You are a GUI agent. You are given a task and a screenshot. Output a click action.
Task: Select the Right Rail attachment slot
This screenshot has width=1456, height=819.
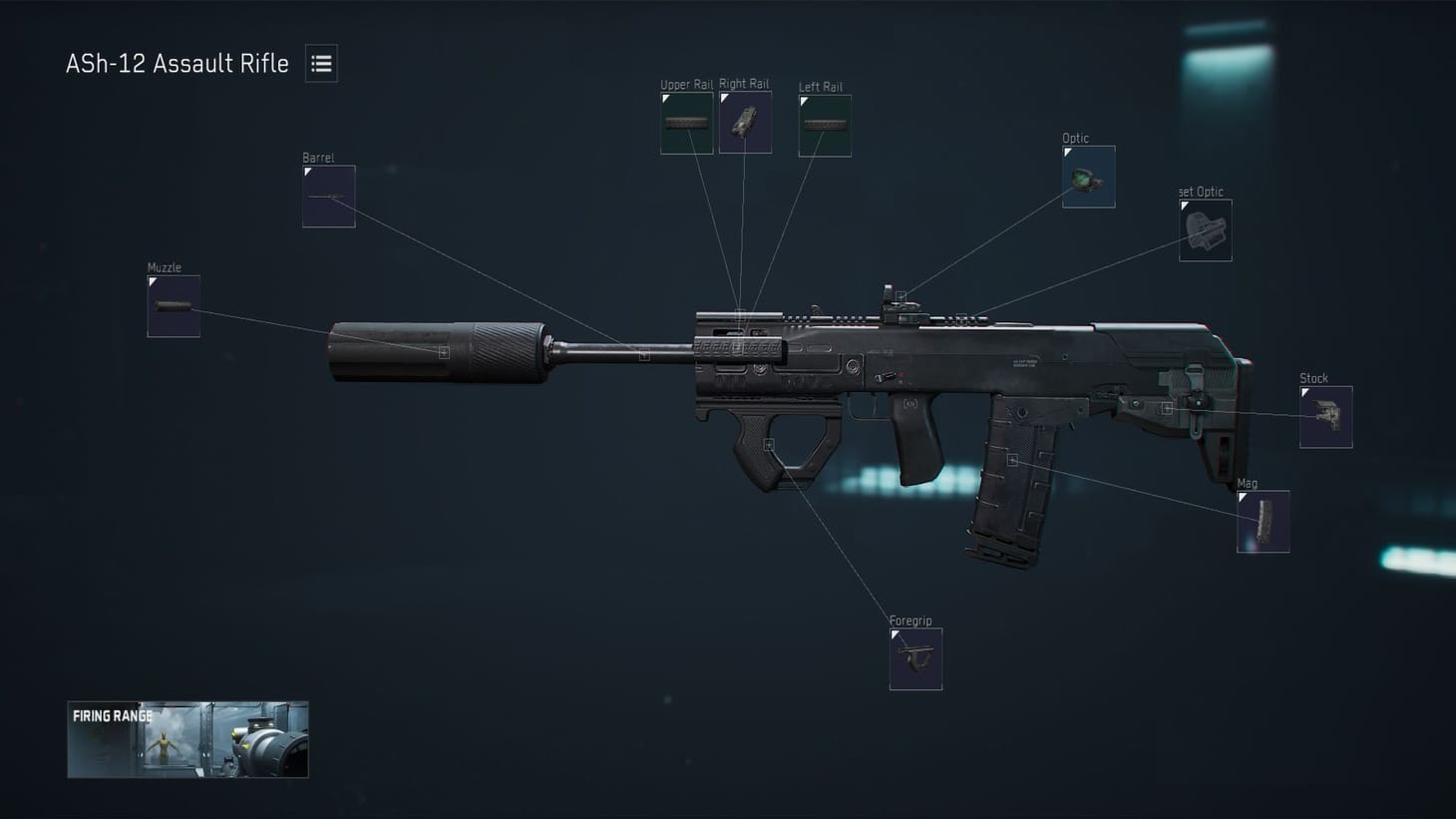coord(745,121)
